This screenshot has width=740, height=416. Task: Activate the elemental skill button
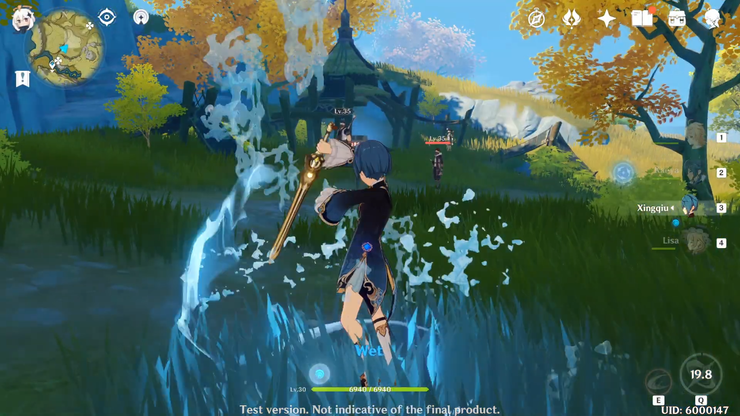pos(658,382)
